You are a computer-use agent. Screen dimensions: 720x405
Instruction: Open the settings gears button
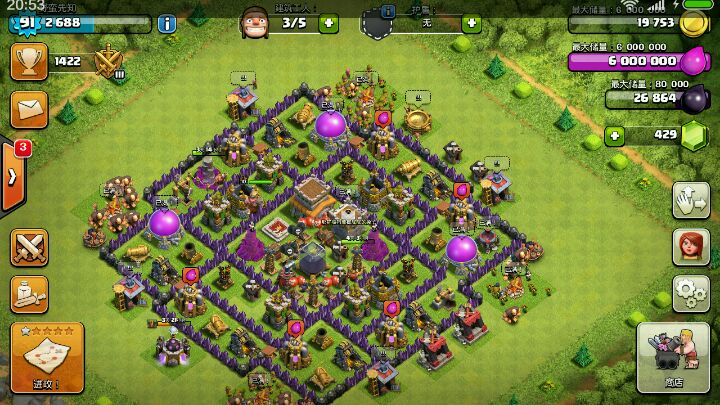(691, 292)
